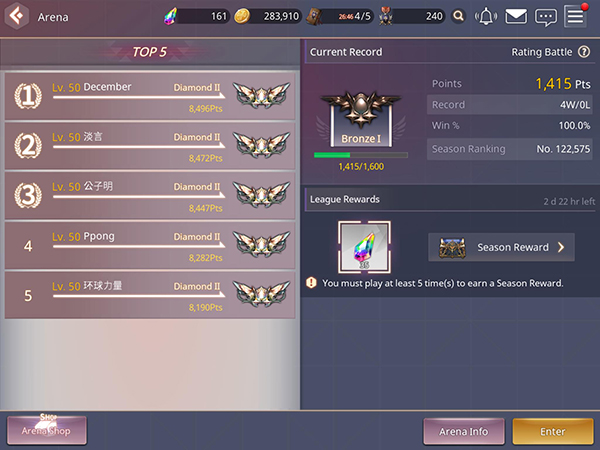Open the chat window
The image size is (600, 450).
(545, 16)
